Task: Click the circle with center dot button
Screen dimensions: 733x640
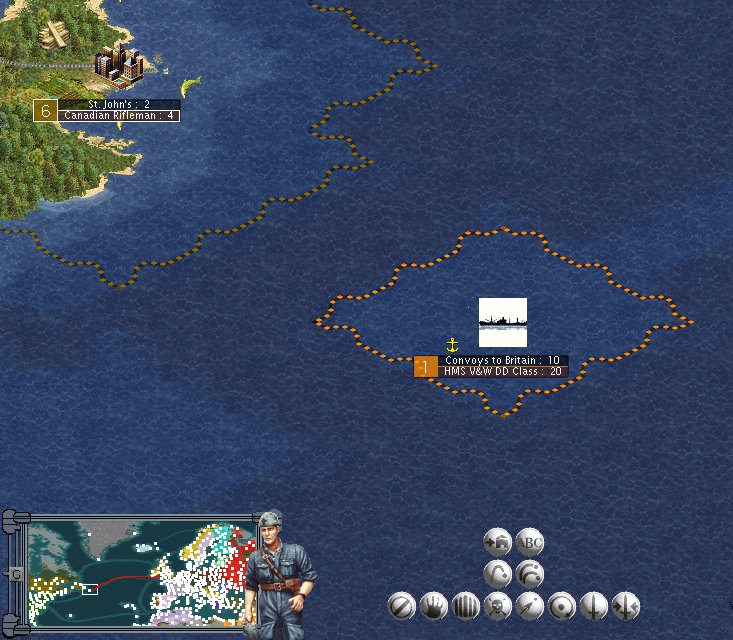Action: click(x=561, y=605)
